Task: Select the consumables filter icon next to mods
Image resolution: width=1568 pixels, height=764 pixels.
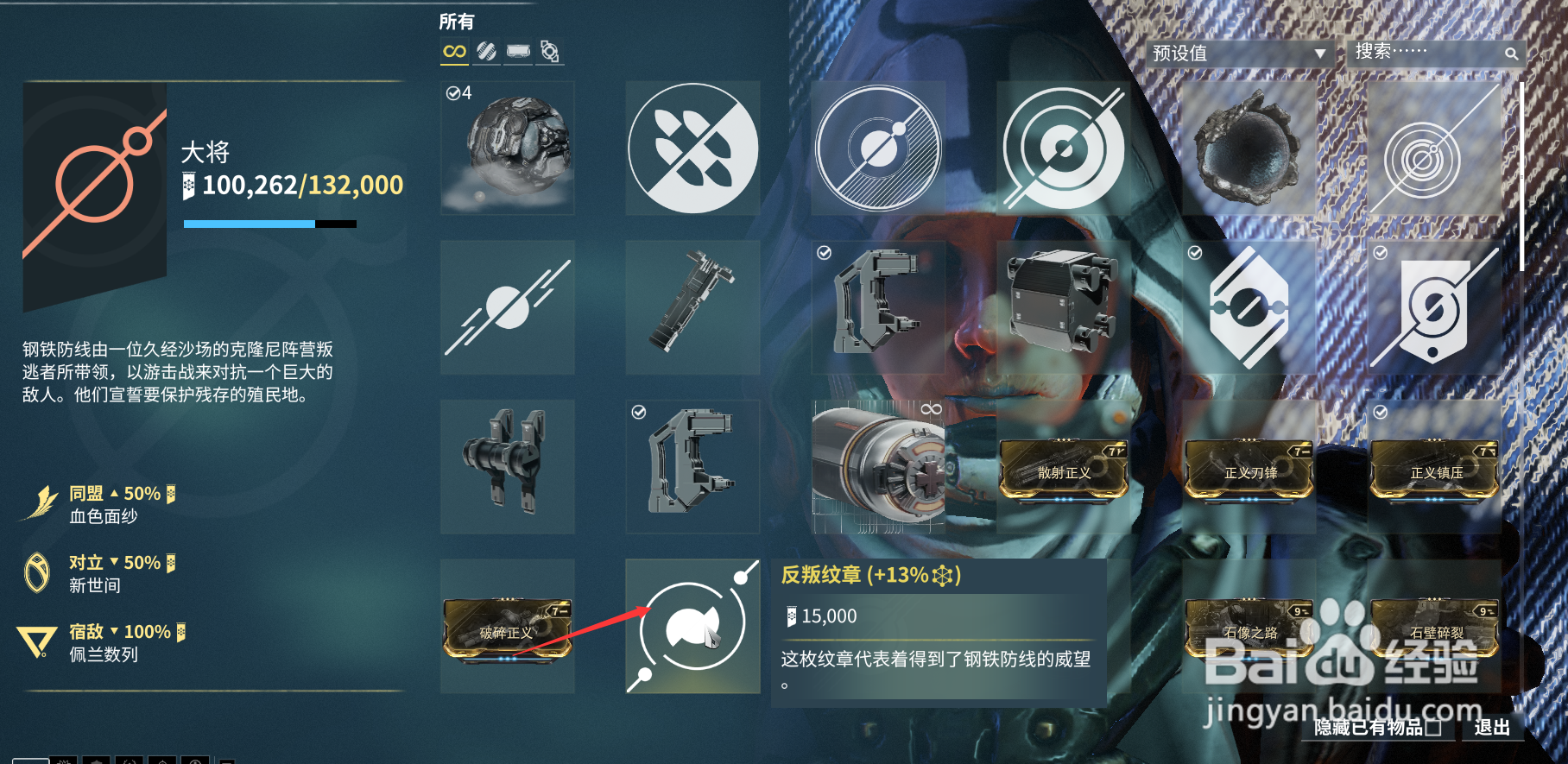Action: 518,52
